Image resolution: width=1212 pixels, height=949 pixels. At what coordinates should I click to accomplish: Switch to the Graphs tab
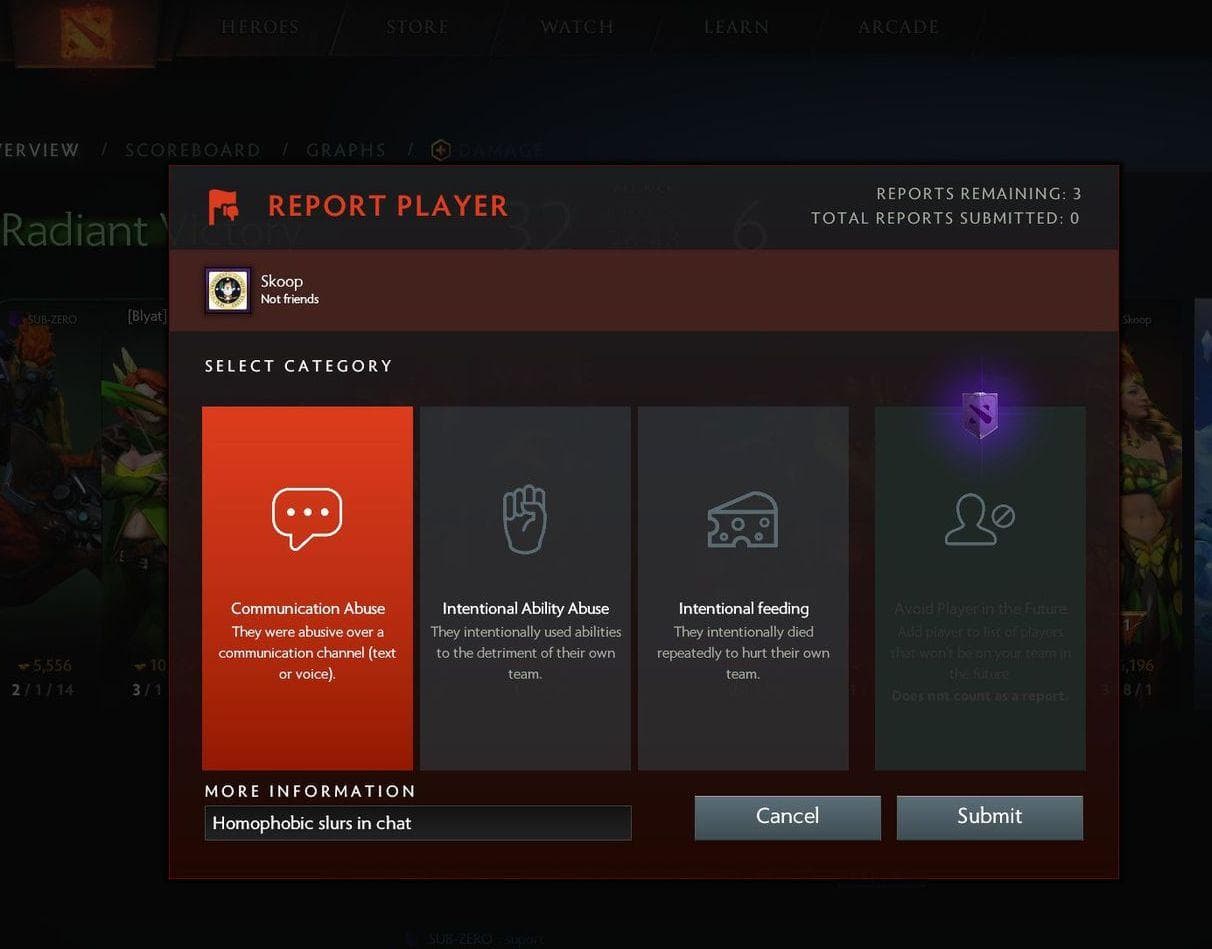point(346,150)
